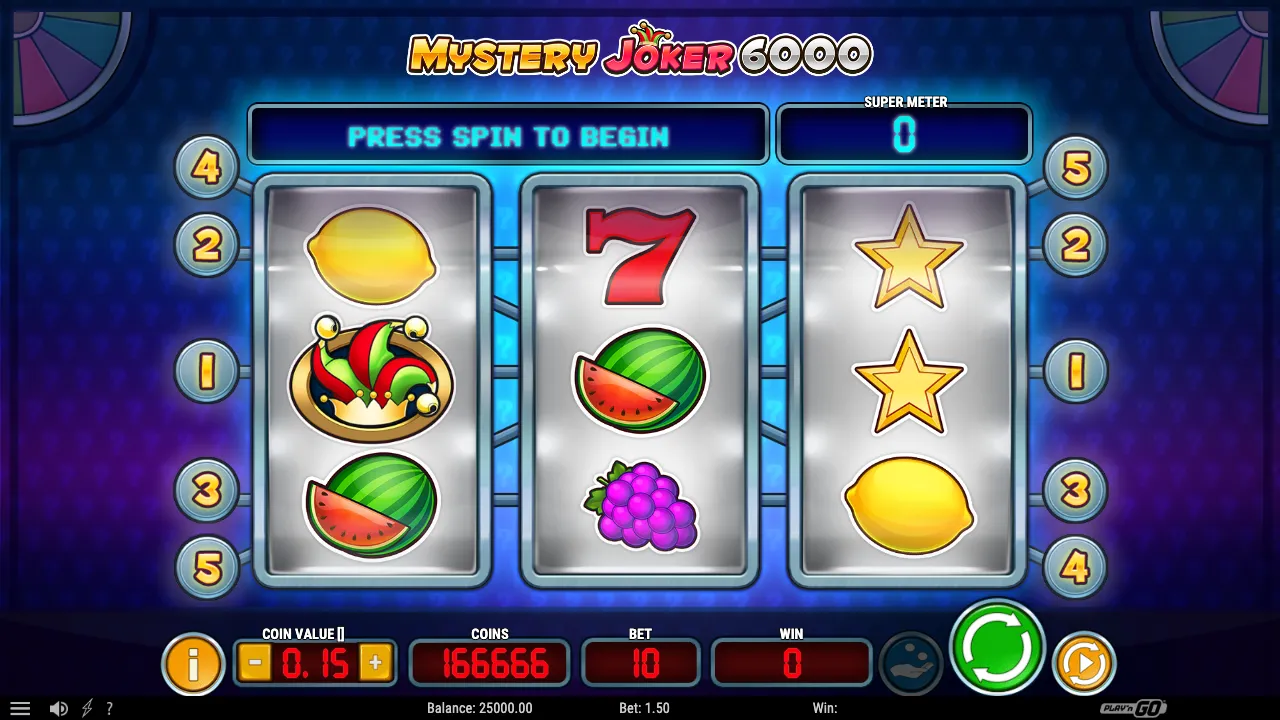The image size is (1280, 720).
Task: Mute the game sound
Action: pos(60,708)
